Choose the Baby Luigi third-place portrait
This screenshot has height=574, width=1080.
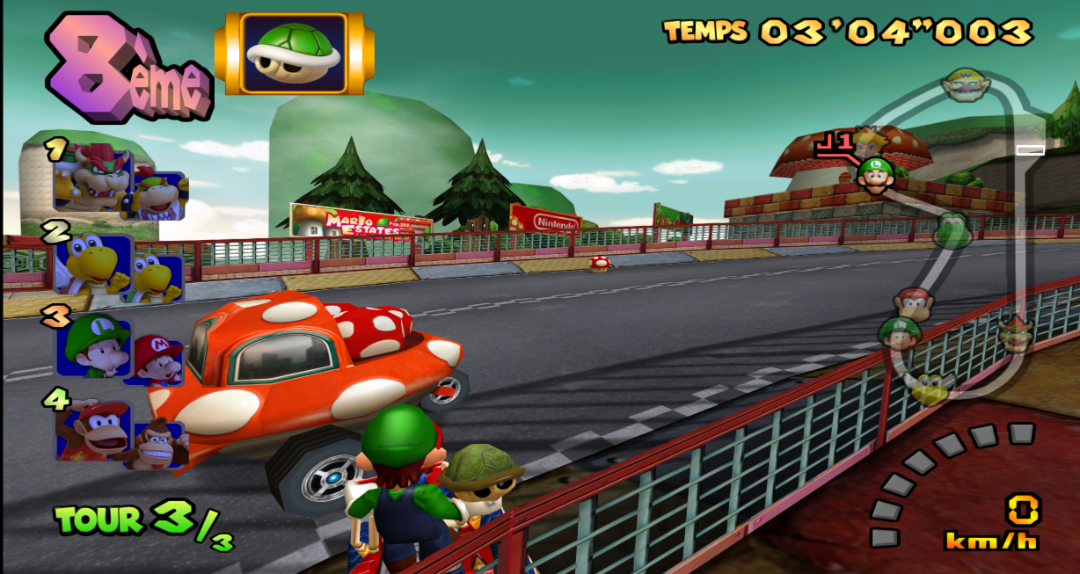[x=93, y=345]
